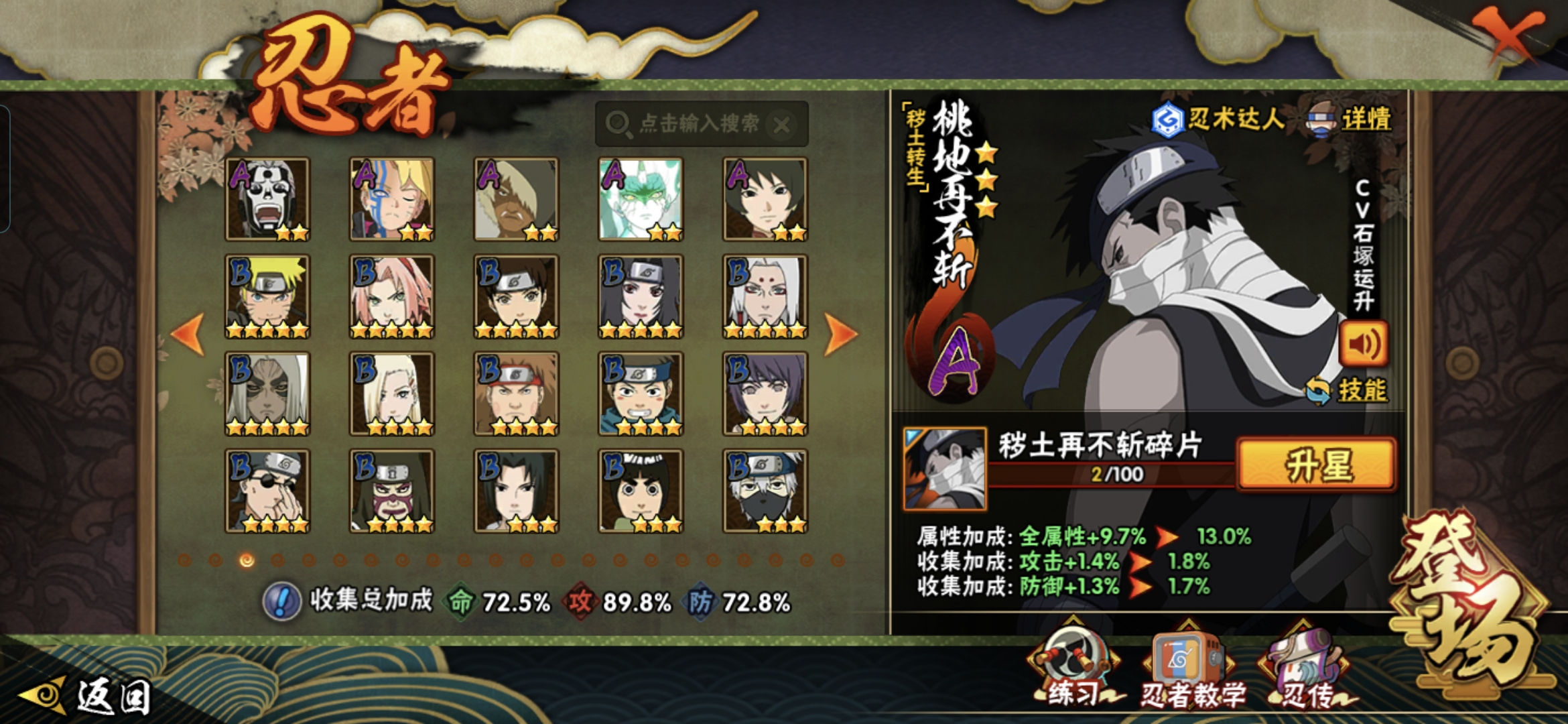Open the 详情 details link

pos(1366,120)
